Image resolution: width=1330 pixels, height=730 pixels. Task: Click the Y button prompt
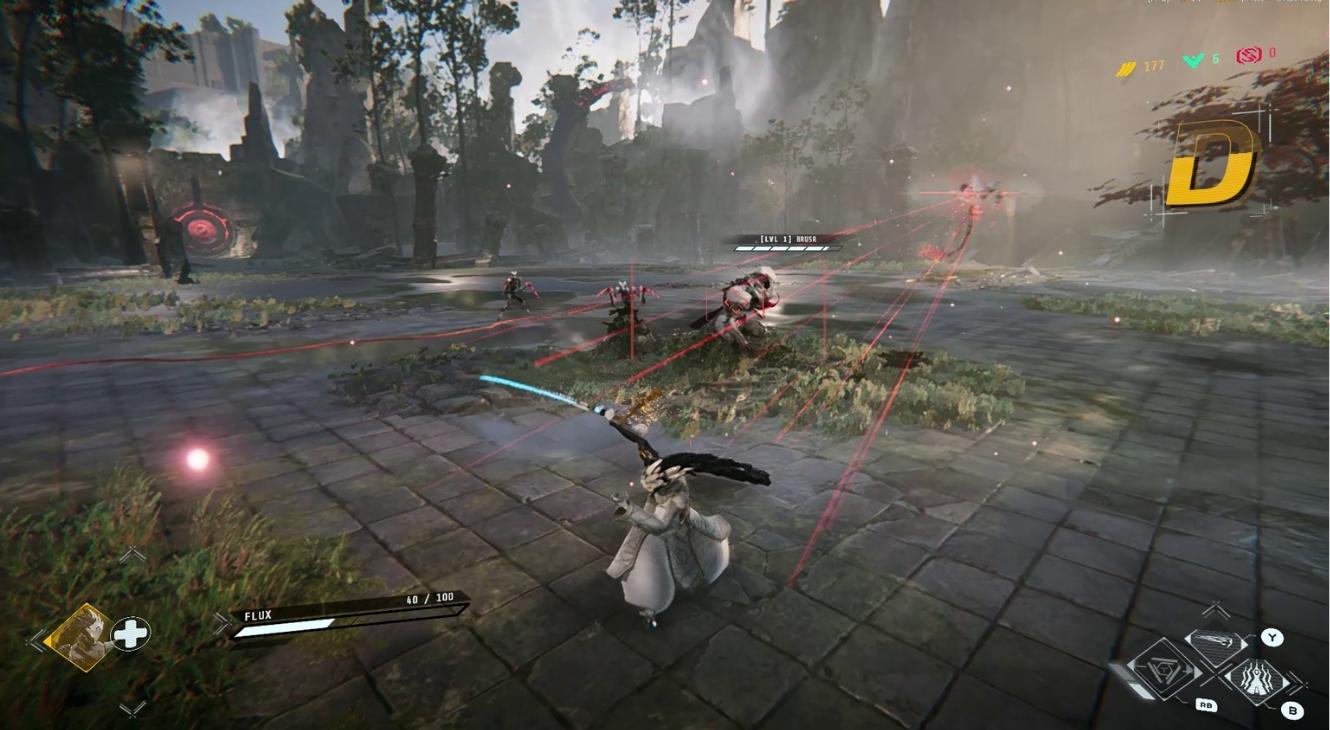(x=1271, y=637)
